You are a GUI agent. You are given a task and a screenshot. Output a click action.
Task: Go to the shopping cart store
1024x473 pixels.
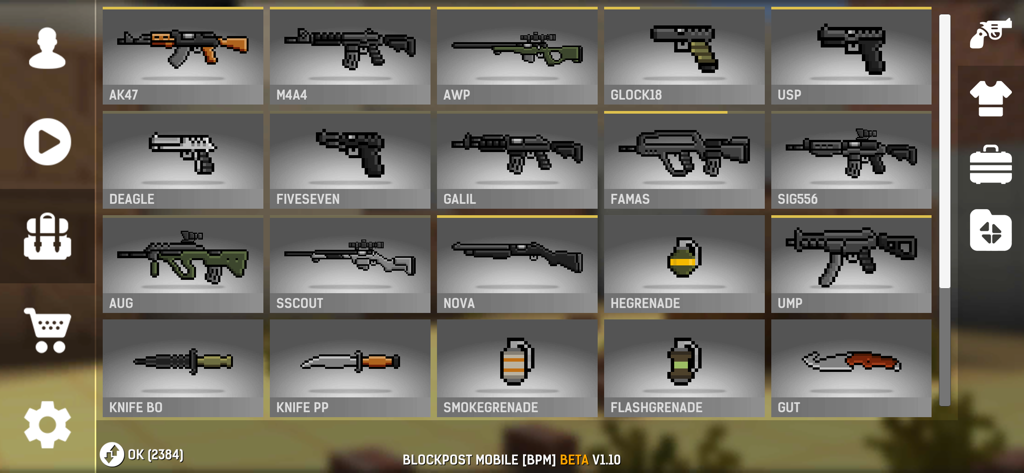pos(47,330)
